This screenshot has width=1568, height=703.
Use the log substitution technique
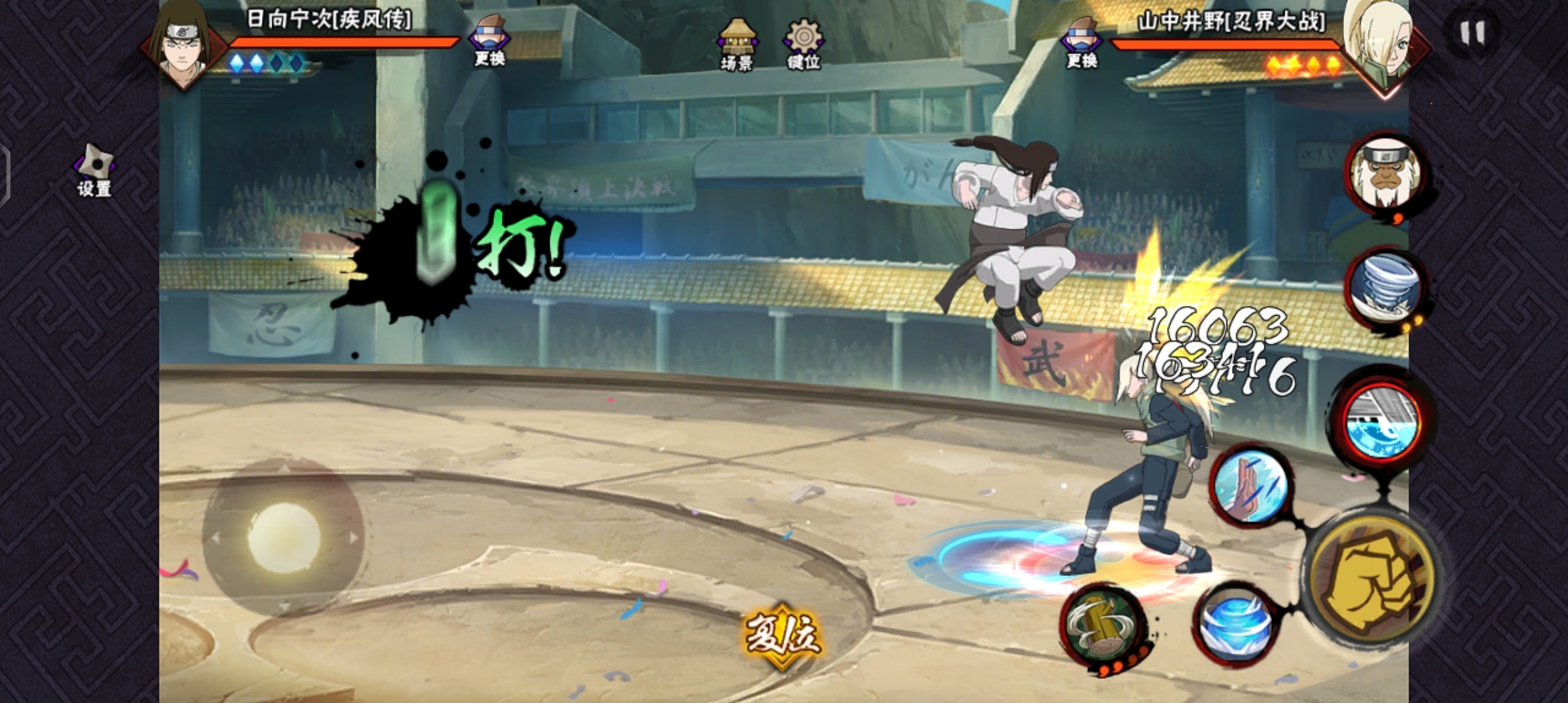tap(1104, 626)
